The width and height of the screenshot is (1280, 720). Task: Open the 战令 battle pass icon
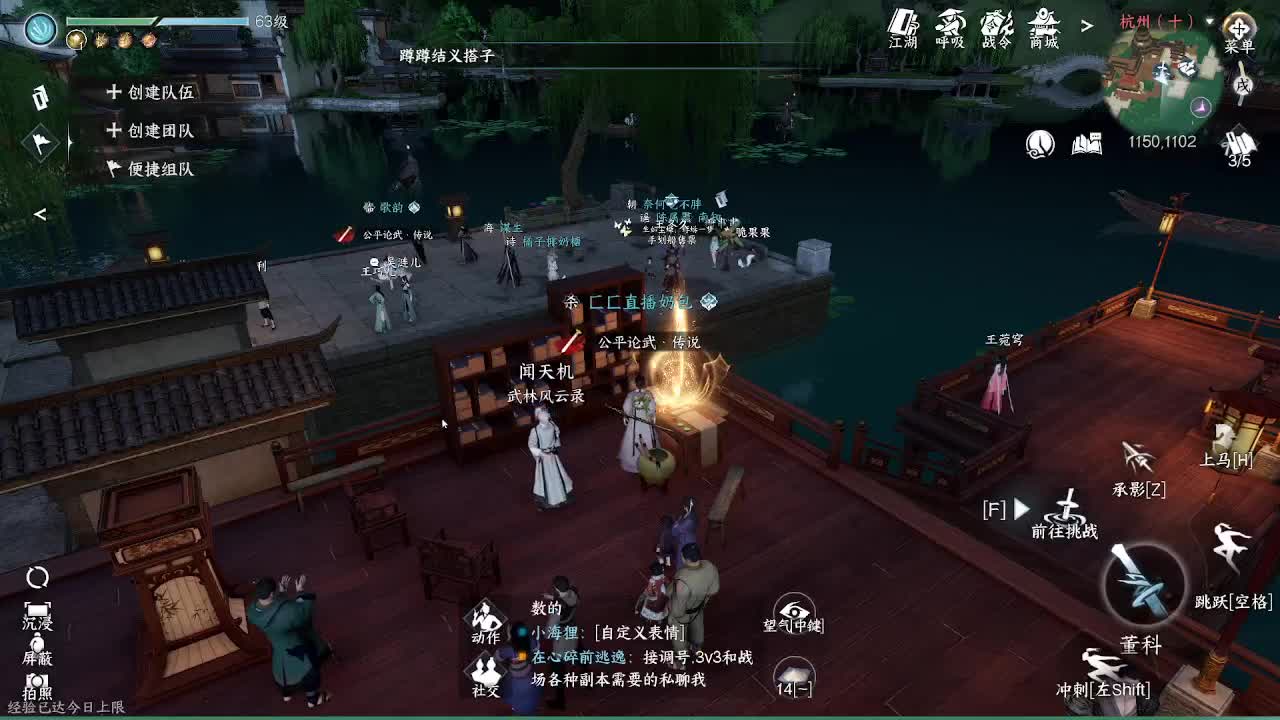tap(996, 20)
